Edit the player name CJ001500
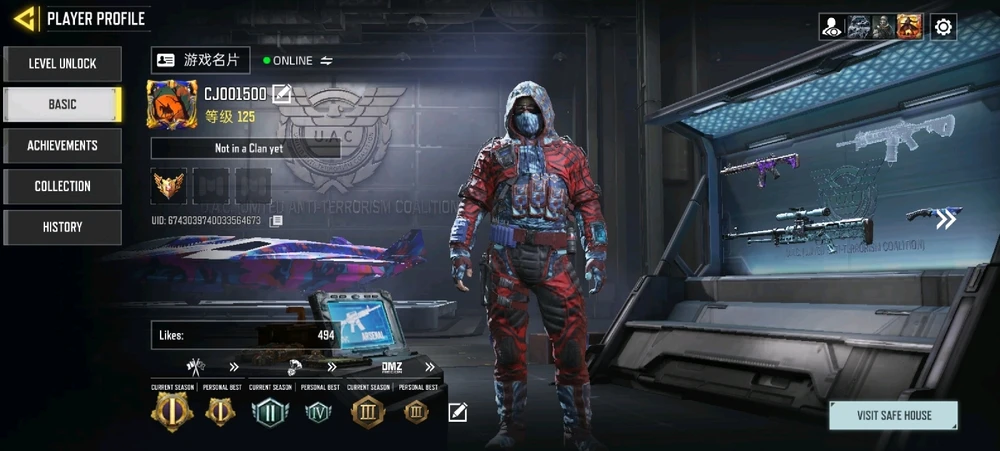 click(x=282, y=95)
